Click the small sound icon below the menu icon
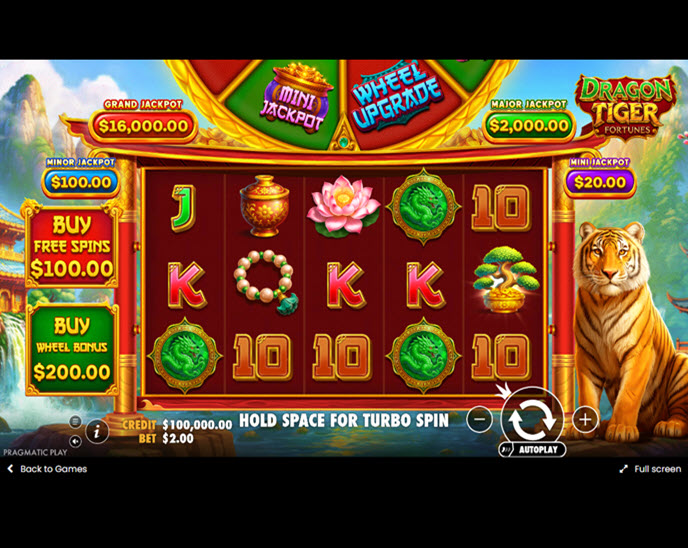Viewport: 688px width, 548px height. click(x=75, y=440)
